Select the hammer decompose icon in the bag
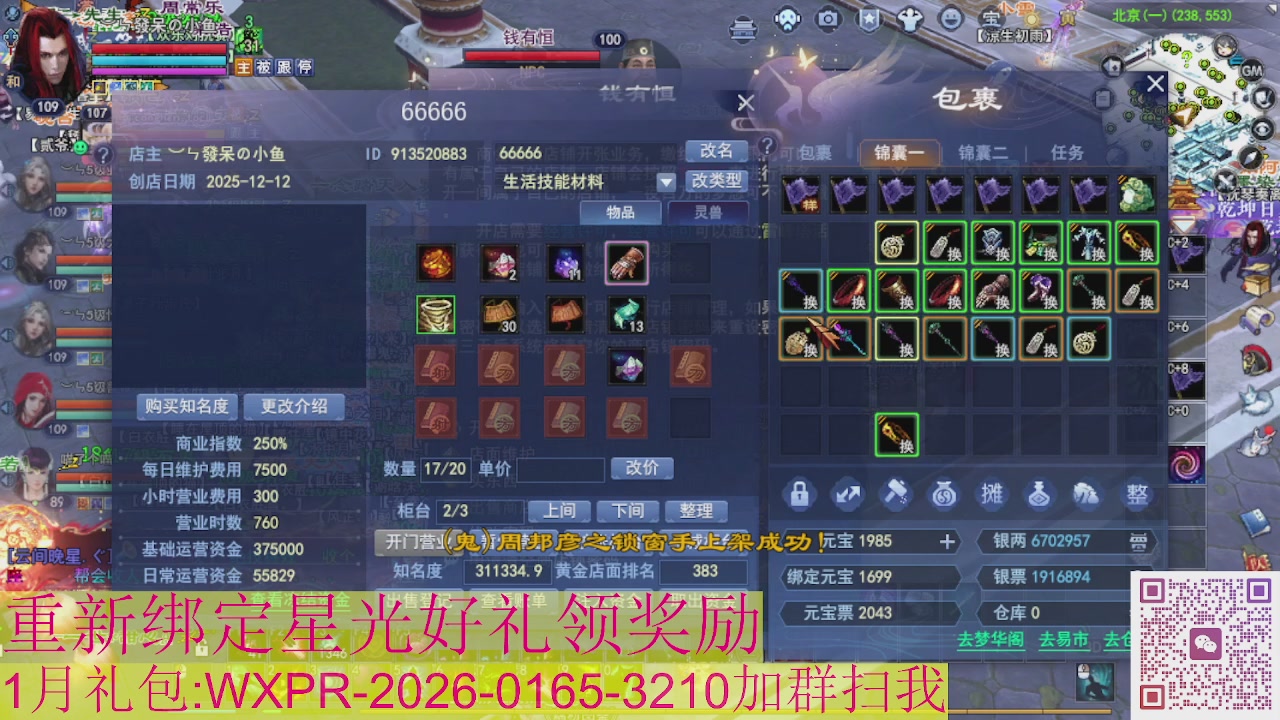The image size is (1280, 720). point(895,493)
